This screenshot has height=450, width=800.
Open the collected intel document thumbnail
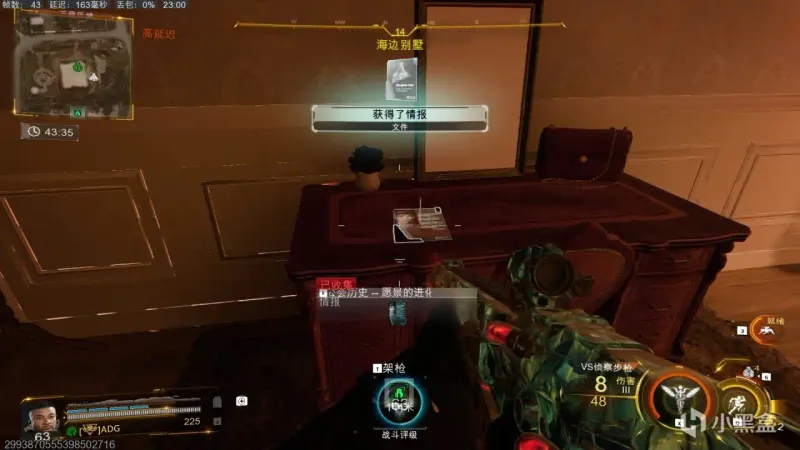[x=401, y=76]
